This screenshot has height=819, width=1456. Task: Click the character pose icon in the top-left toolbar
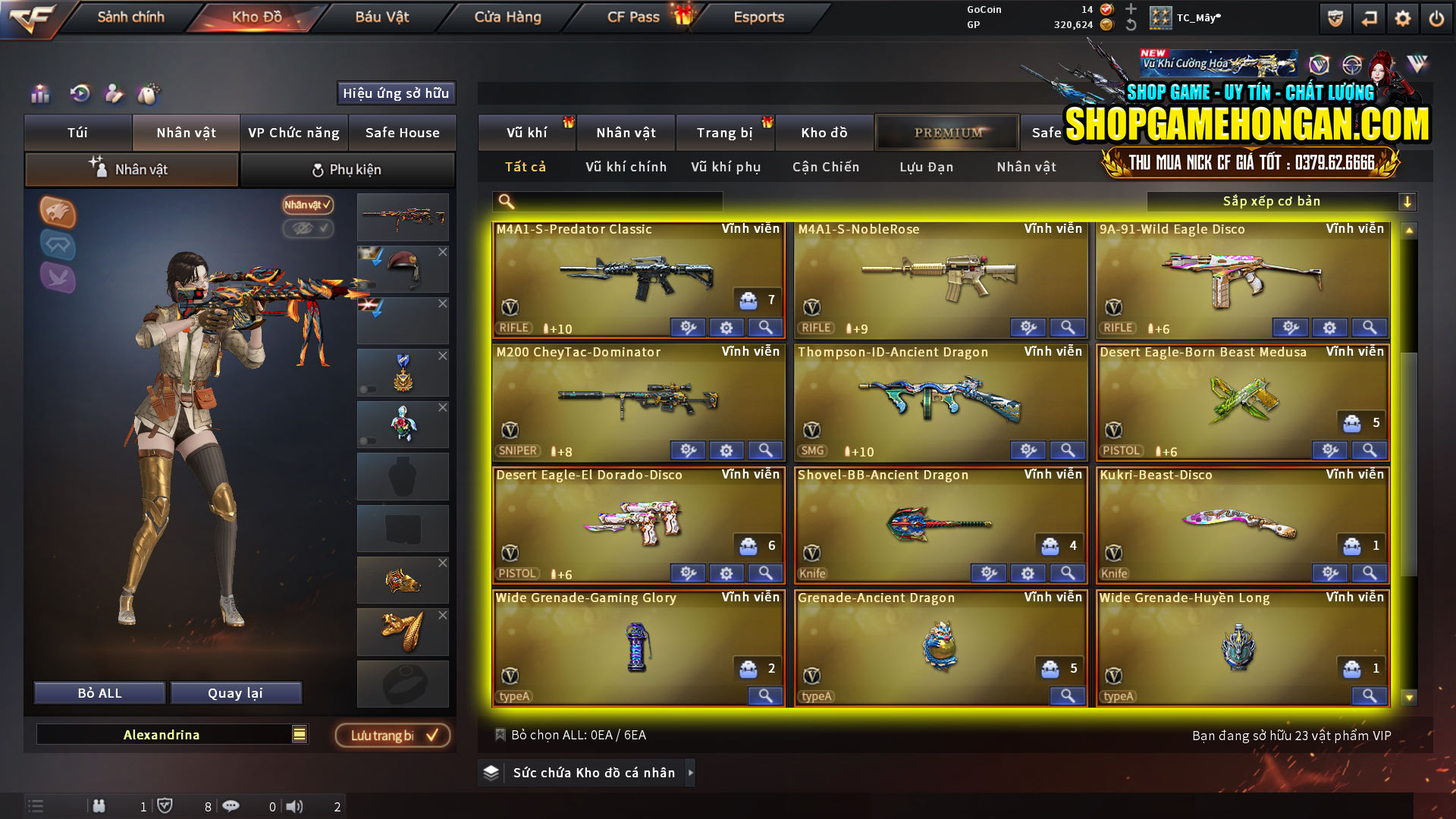tap(114, 94)
